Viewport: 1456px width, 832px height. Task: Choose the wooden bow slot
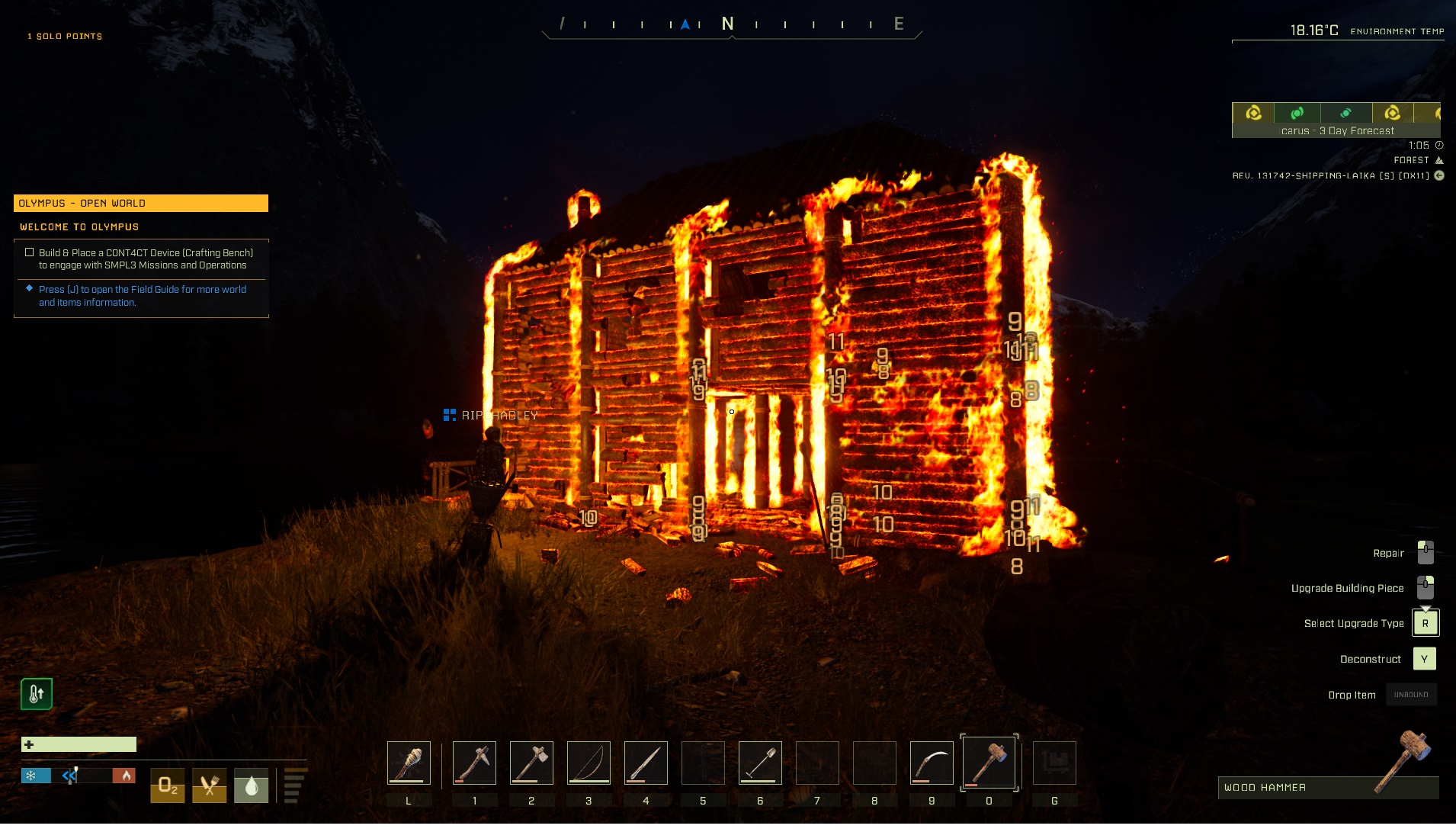[x=588, y=763]
